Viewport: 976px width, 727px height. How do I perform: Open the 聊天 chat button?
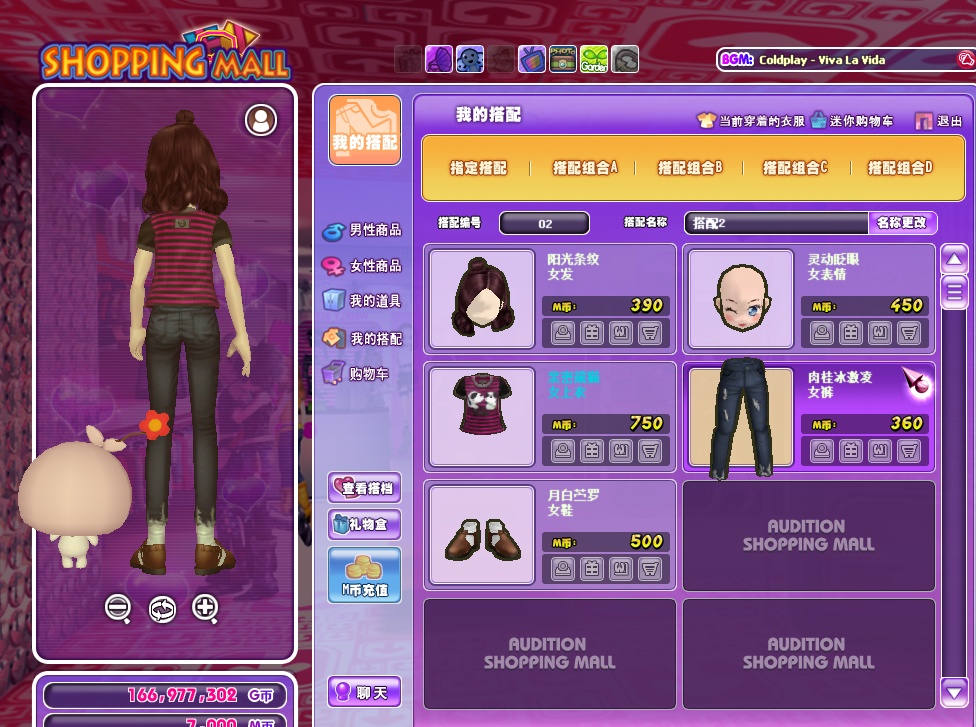(365, 691)
